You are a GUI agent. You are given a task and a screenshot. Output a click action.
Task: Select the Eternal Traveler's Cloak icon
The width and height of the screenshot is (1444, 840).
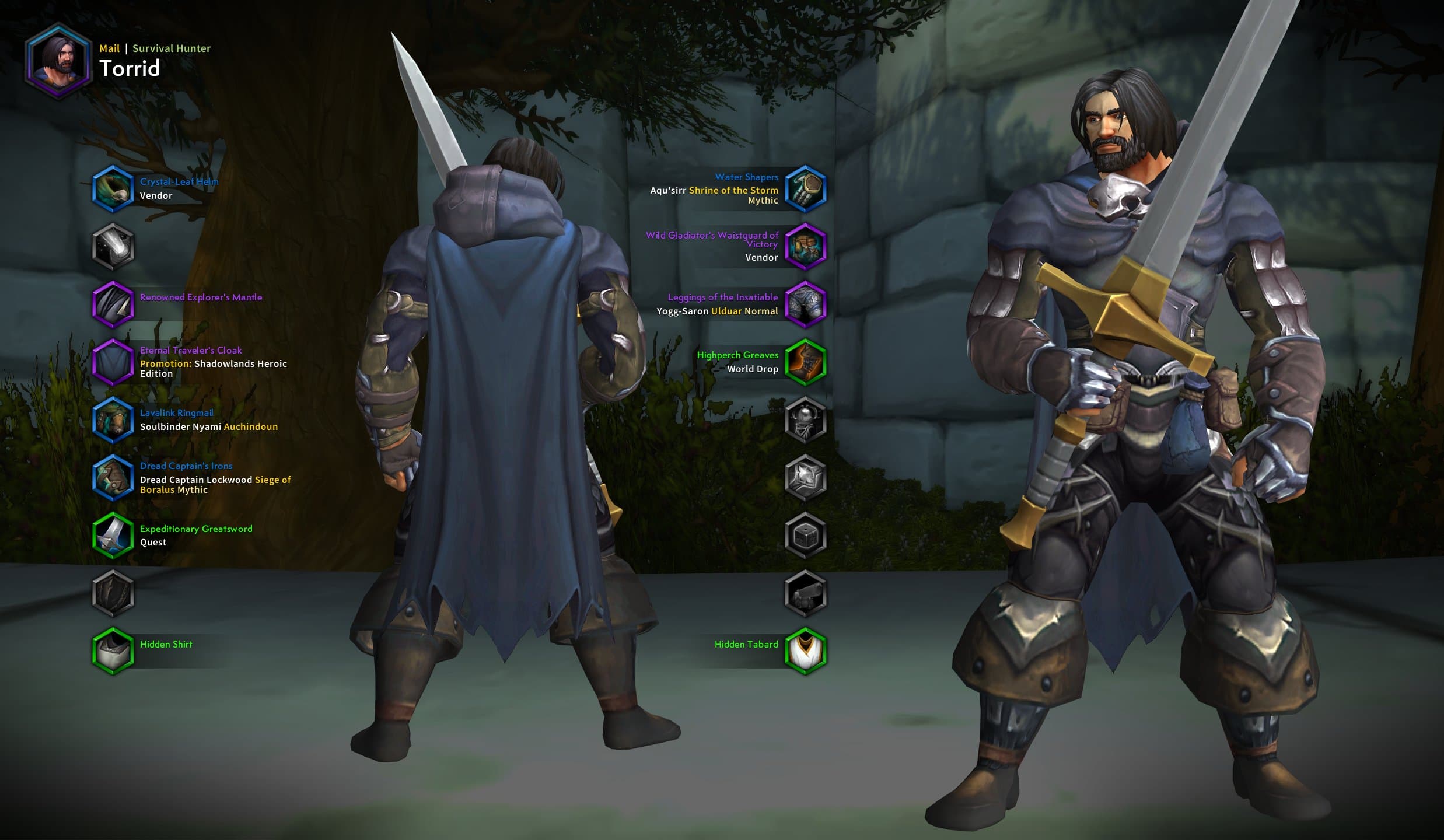click(x=114, y=363)
